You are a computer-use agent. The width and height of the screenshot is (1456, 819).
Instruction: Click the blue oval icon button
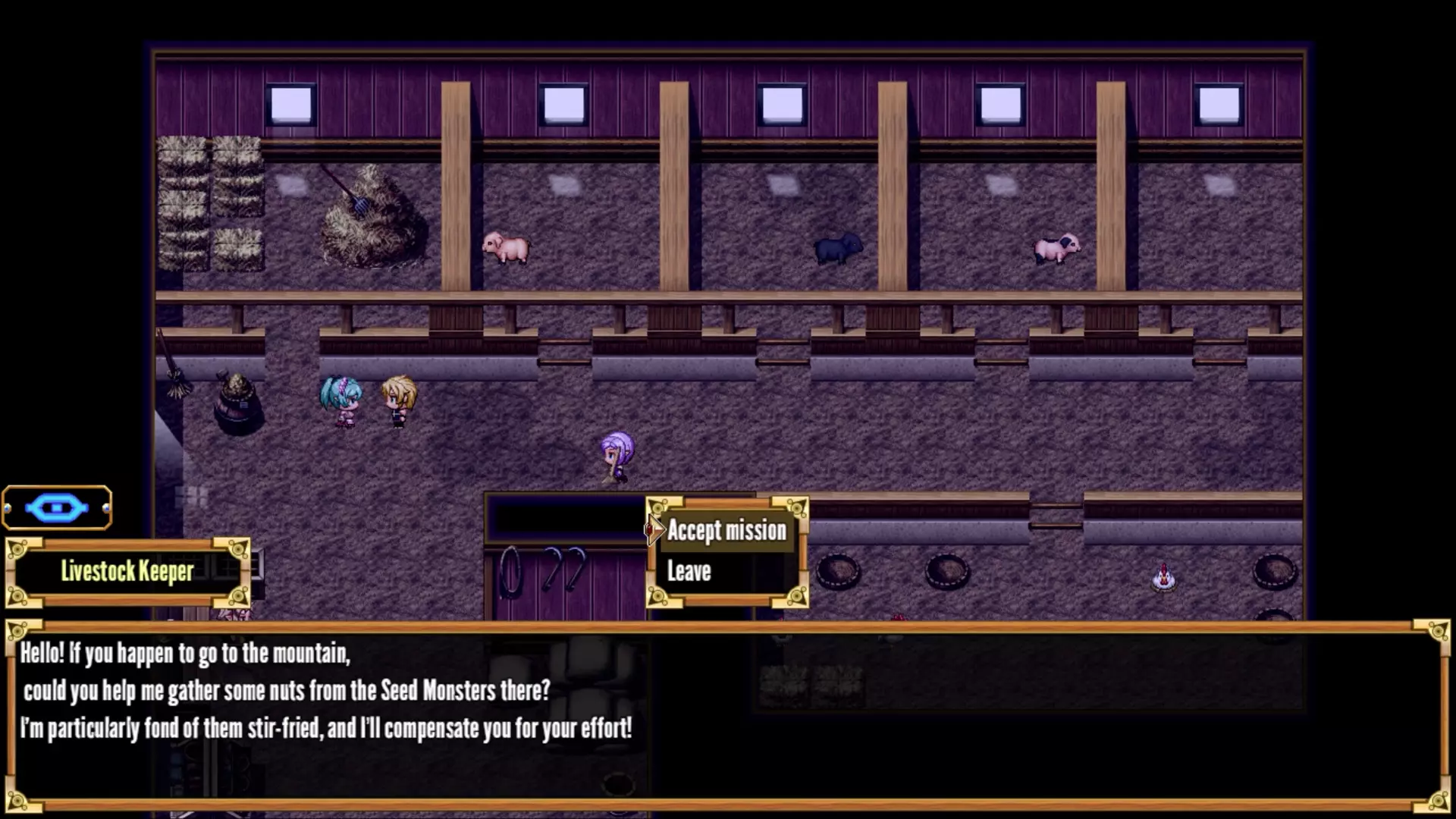(x=57, y=507)
